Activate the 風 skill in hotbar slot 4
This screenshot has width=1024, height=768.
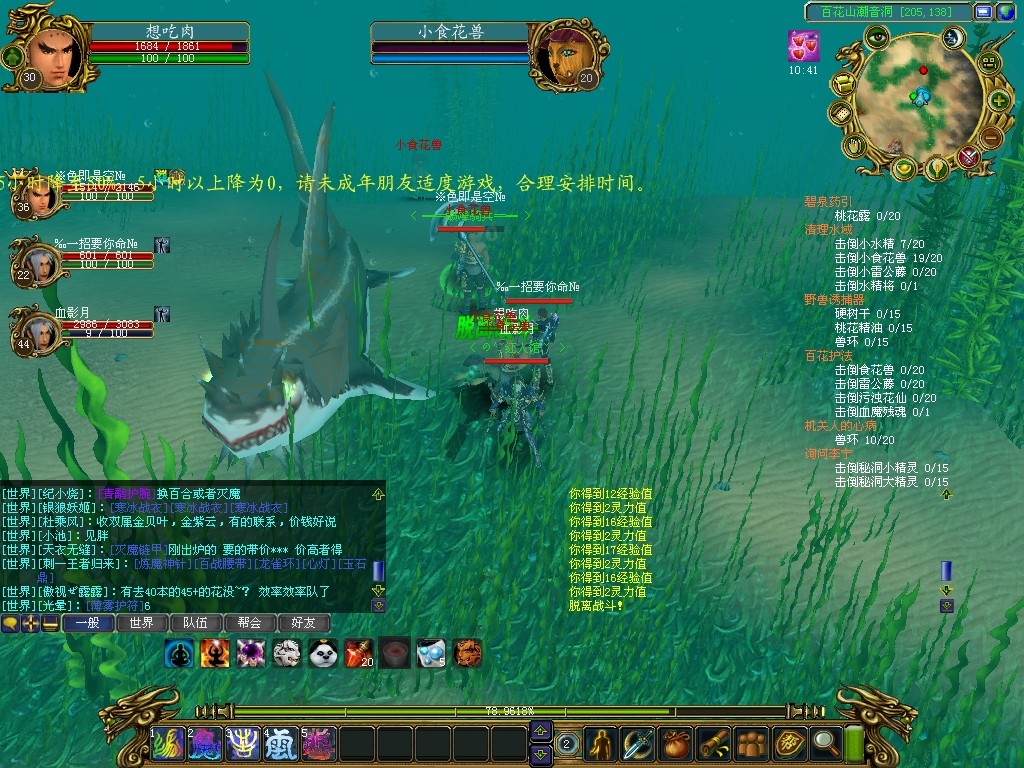pyautogui.click(x=281, y=744)
